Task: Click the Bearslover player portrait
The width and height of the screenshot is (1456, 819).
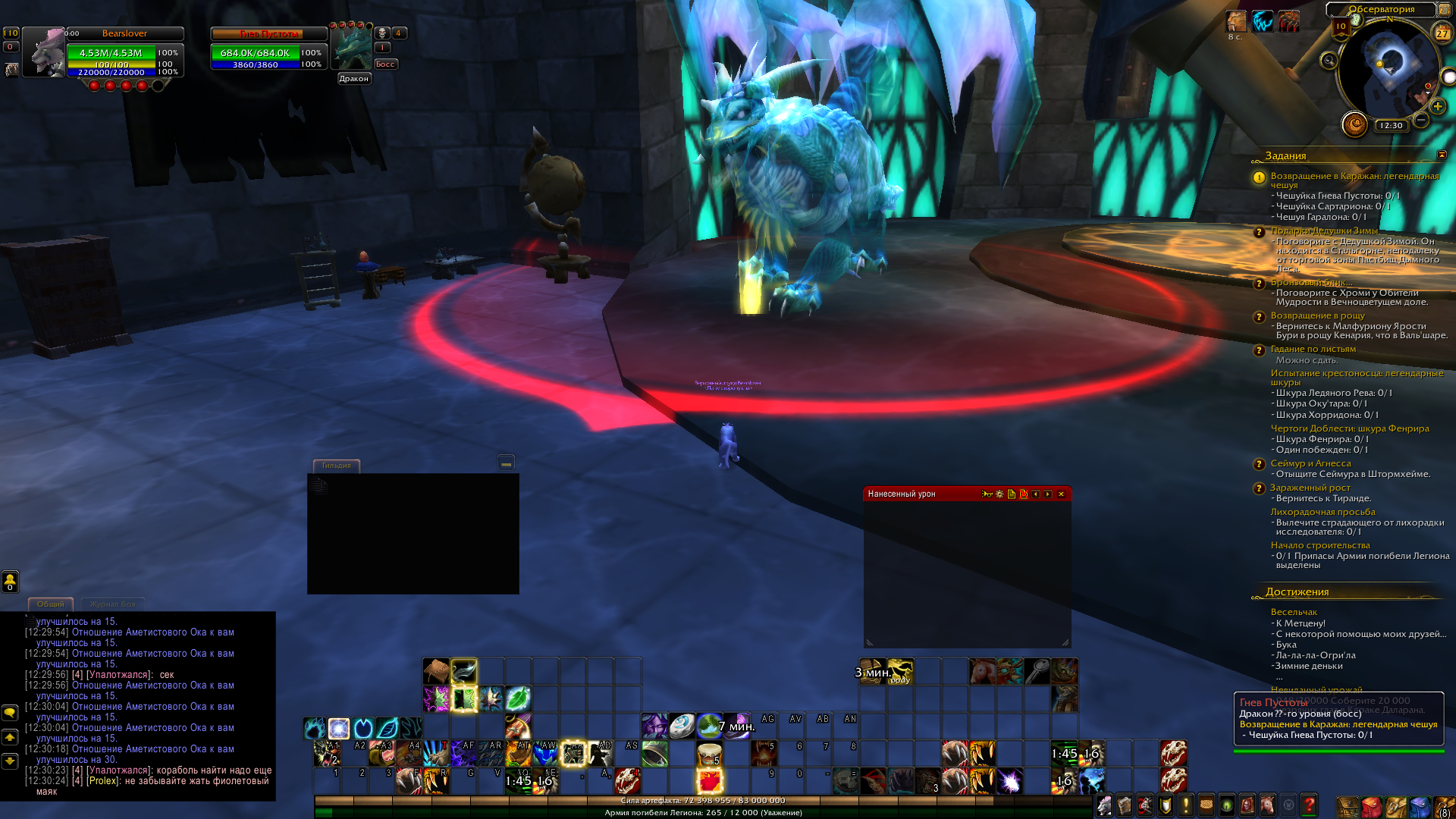Action: point(43,52)
